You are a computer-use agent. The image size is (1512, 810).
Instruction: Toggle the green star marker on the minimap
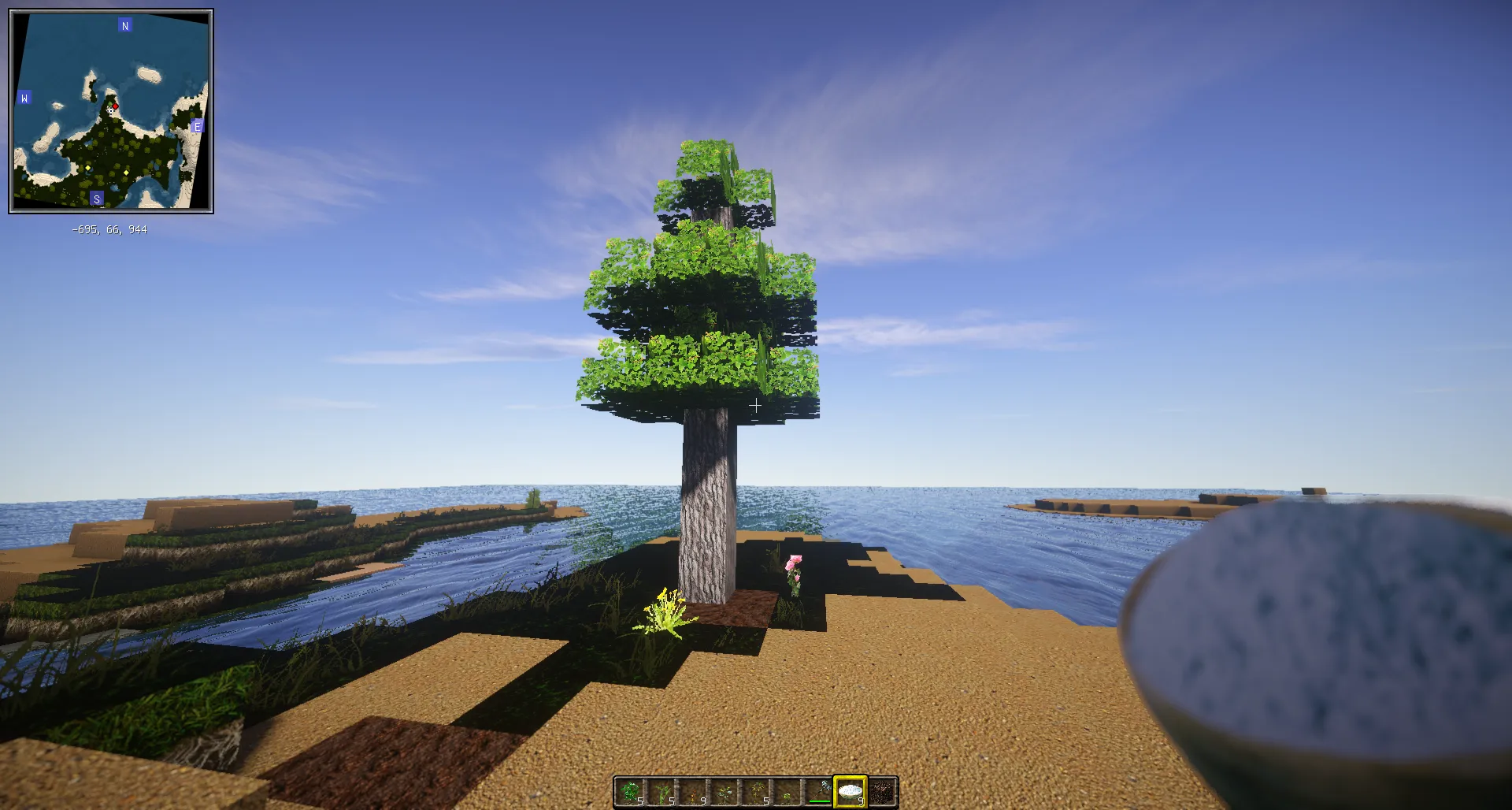pos(109,104)
